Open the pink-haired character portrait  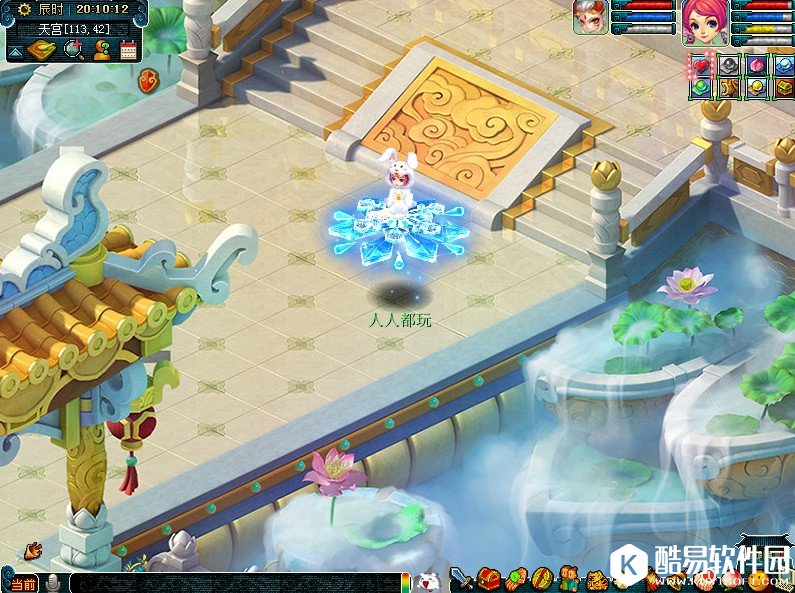pos(704,20)
